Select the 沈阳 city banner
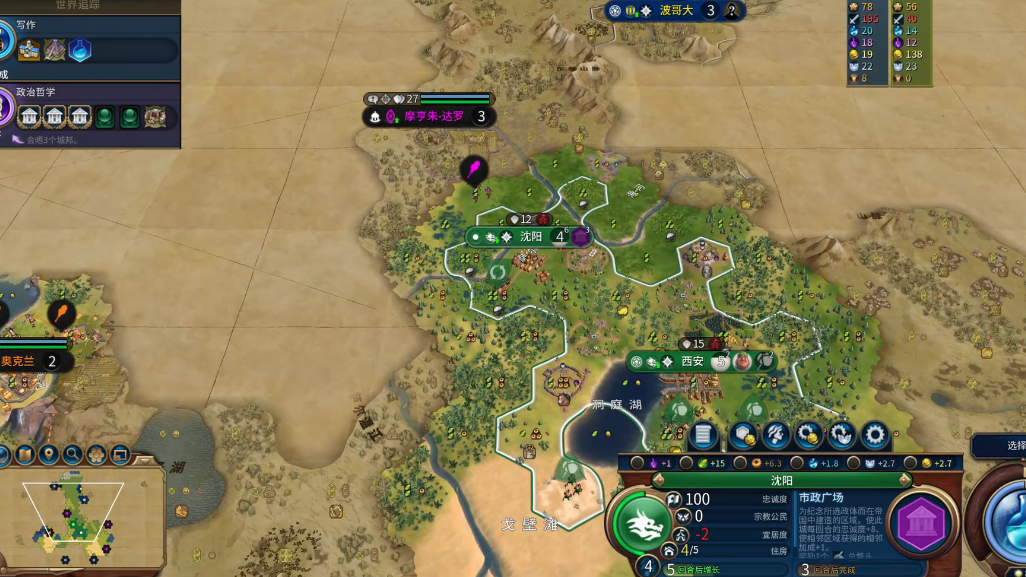Viewport: 1026px width, 577px height. click(x=530, y=237)
